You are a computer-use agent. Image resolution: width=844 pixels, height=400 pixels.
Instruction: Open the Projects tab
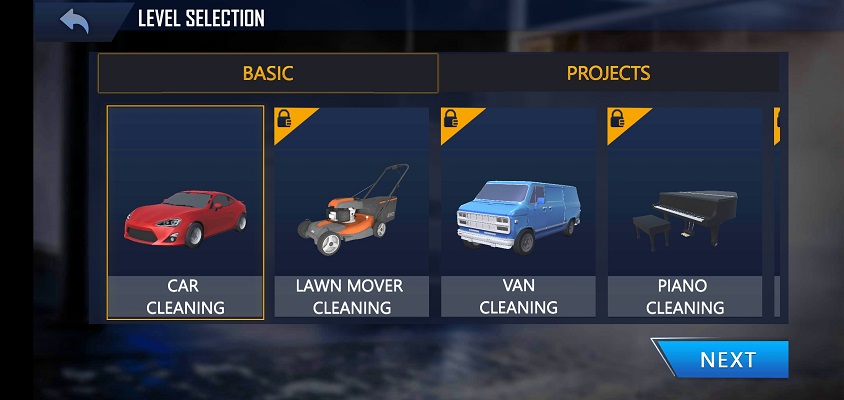[x=608, y=73]
